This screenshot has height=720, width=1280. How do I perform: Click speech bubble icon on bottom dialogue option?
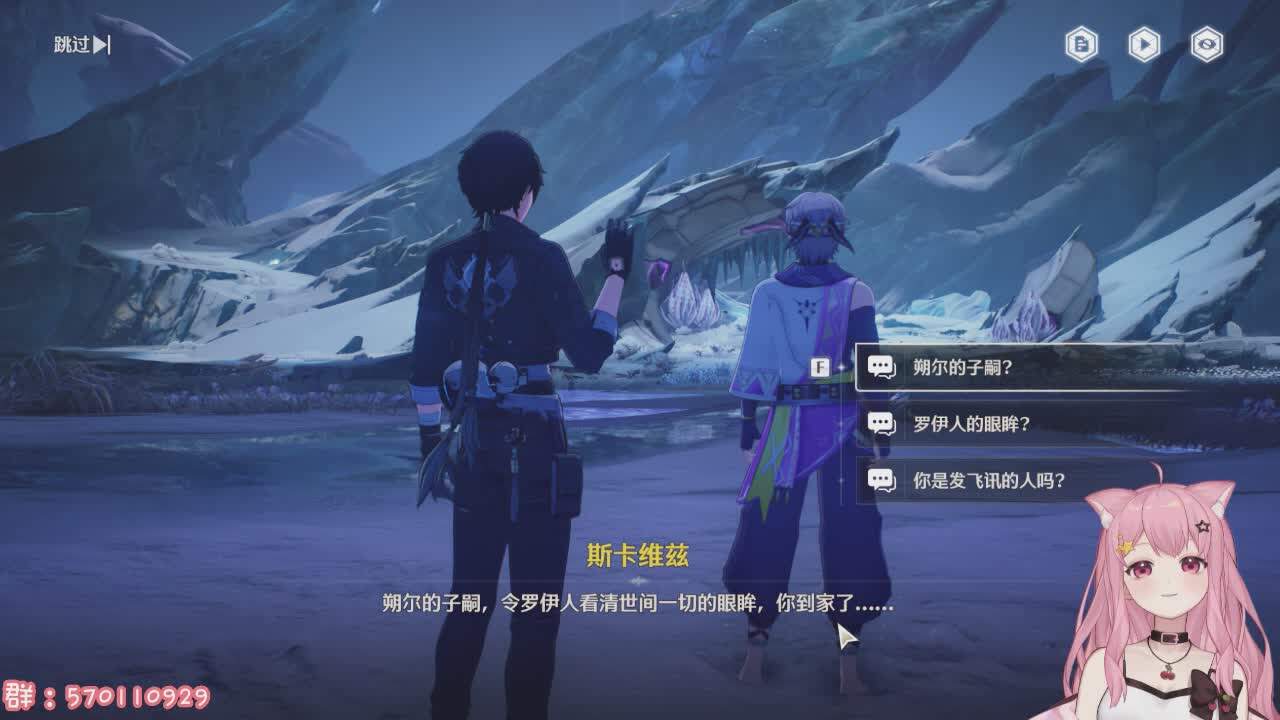(x=880, y=478)
